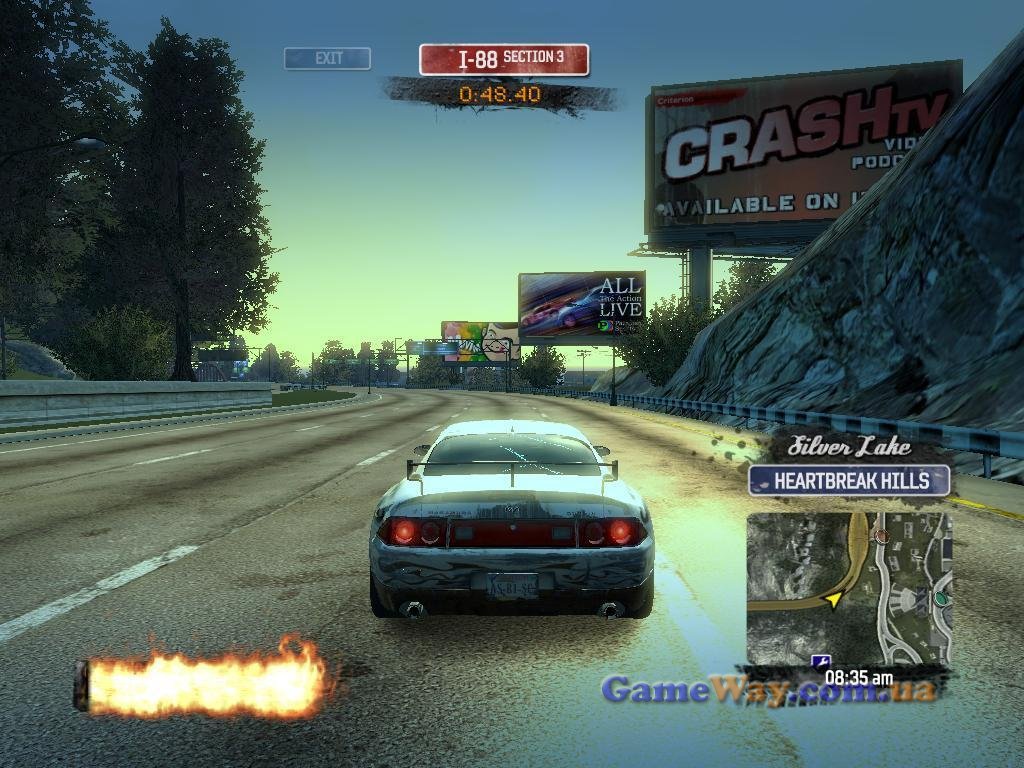Click the Heartbreak Hills street sign
The height and width of the screenshot is (768, 1024).
point(848,481)
